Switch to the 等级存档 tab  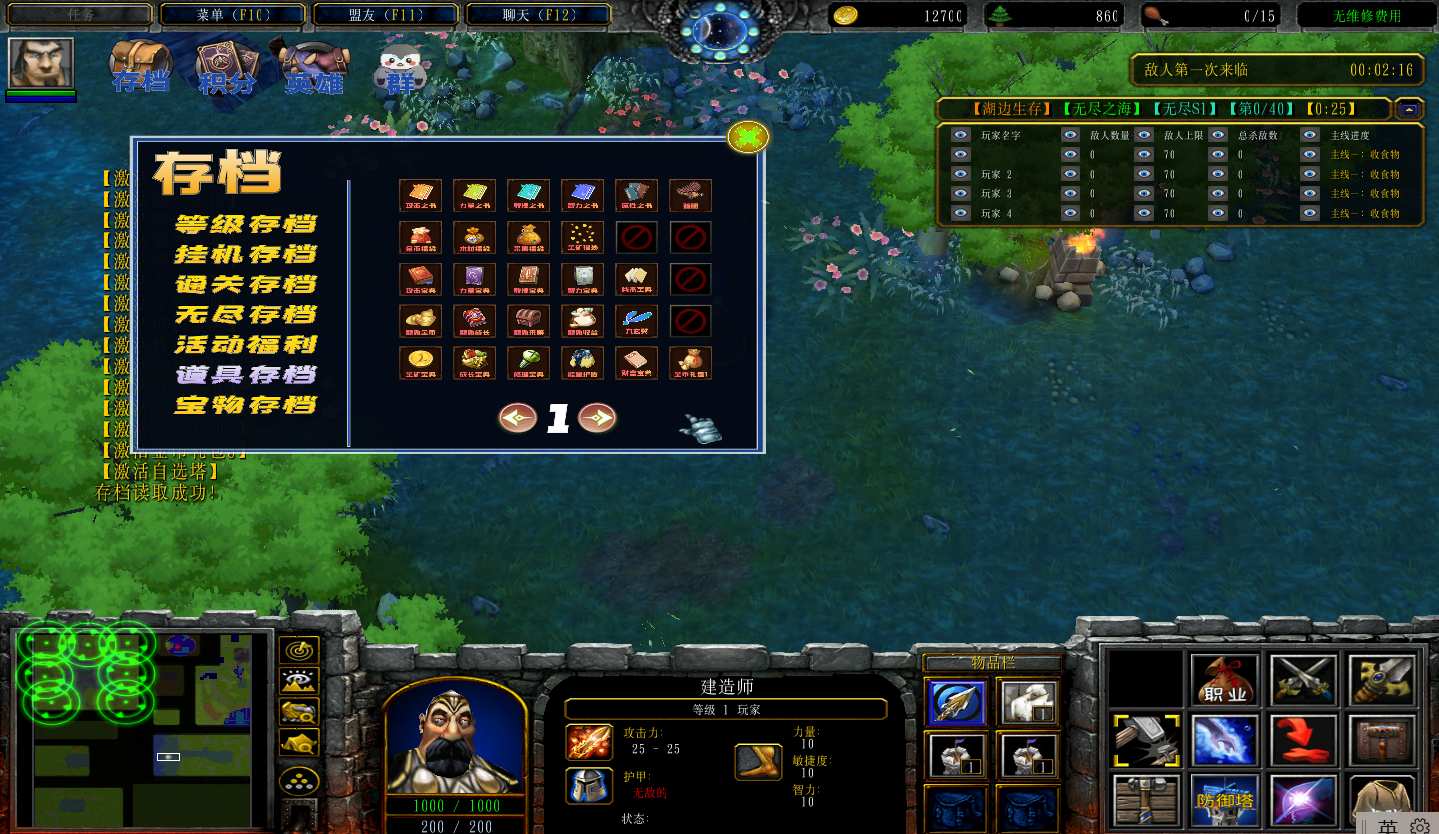tap(246, 224)
